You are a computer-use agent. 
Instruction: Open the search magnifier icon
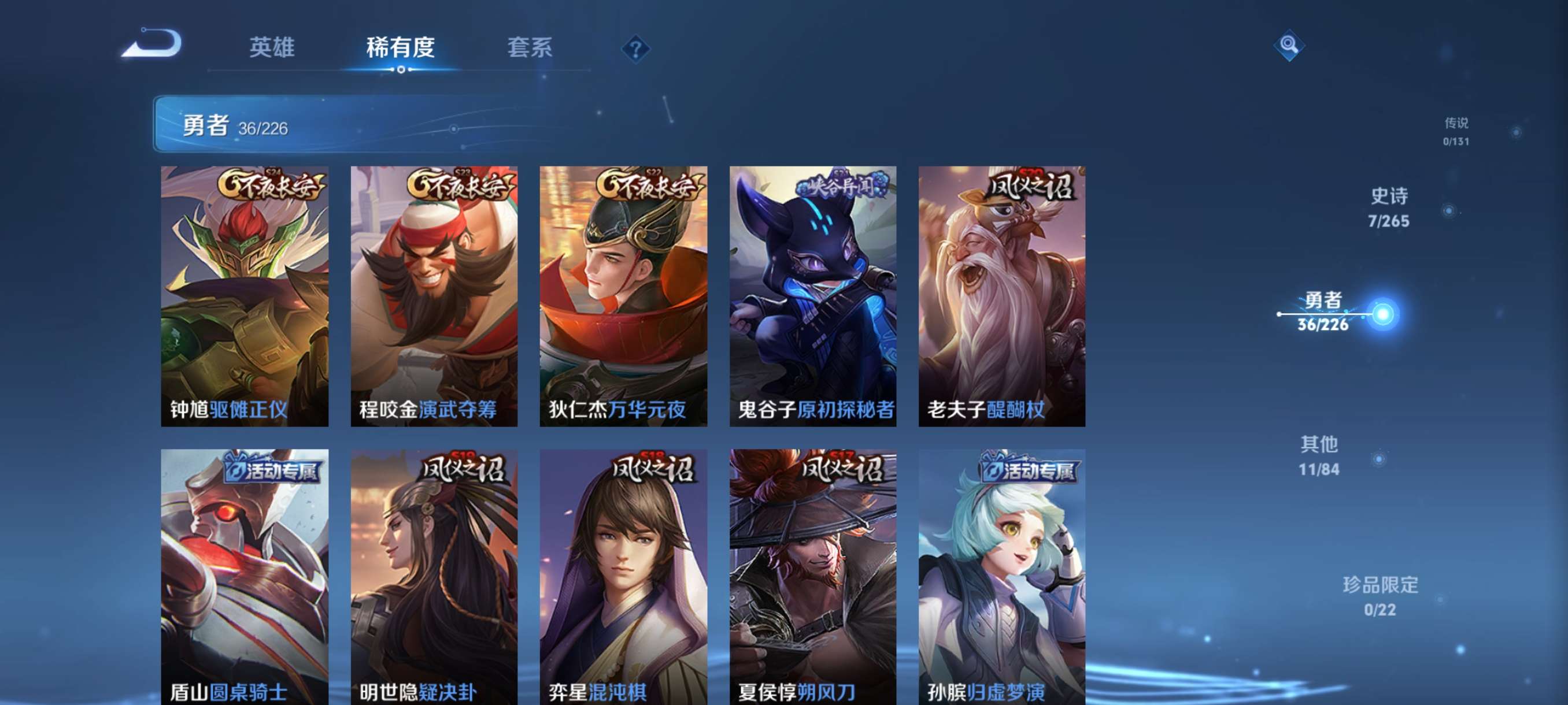click(1290, 45)
